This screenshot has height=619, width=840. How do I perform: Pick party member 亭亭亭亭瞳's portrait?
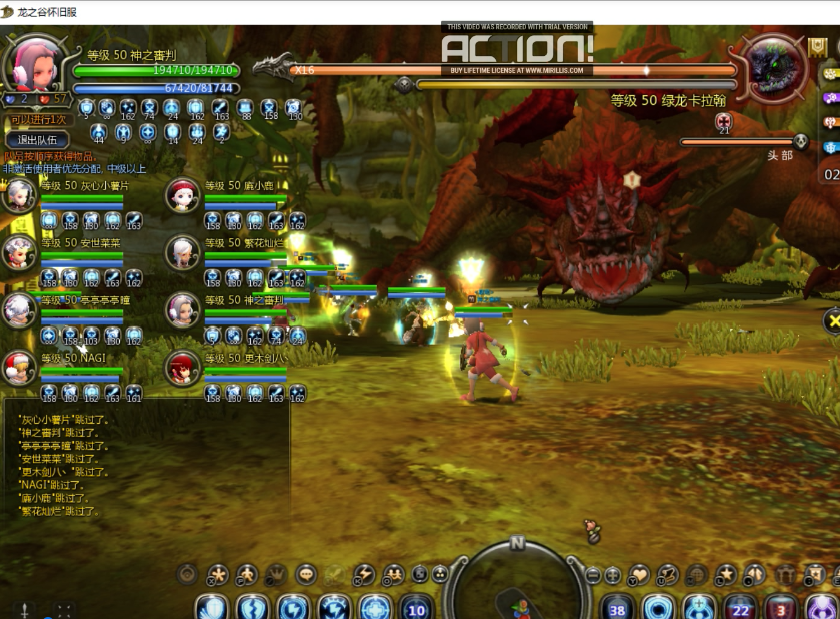(x=20, y=309)
